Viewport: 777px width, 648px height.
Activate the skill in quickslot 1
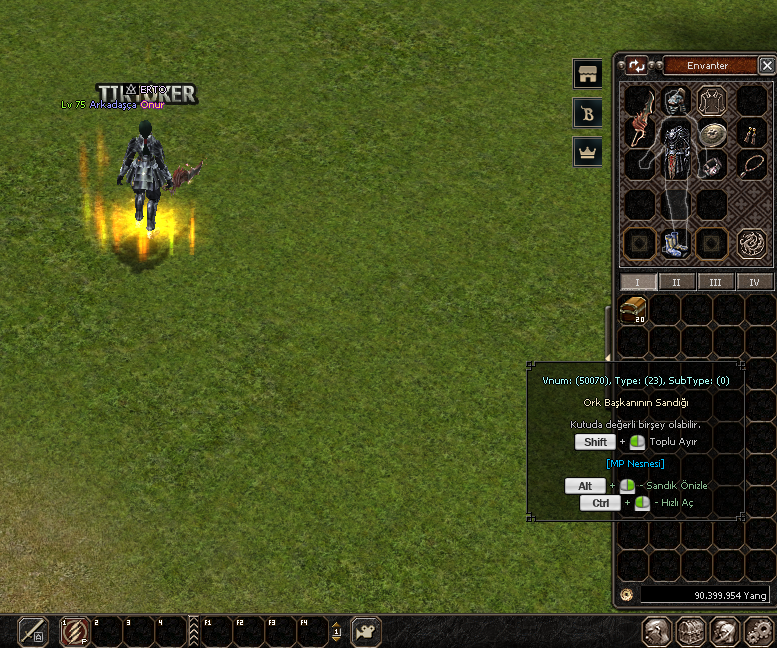coord(73,632)
